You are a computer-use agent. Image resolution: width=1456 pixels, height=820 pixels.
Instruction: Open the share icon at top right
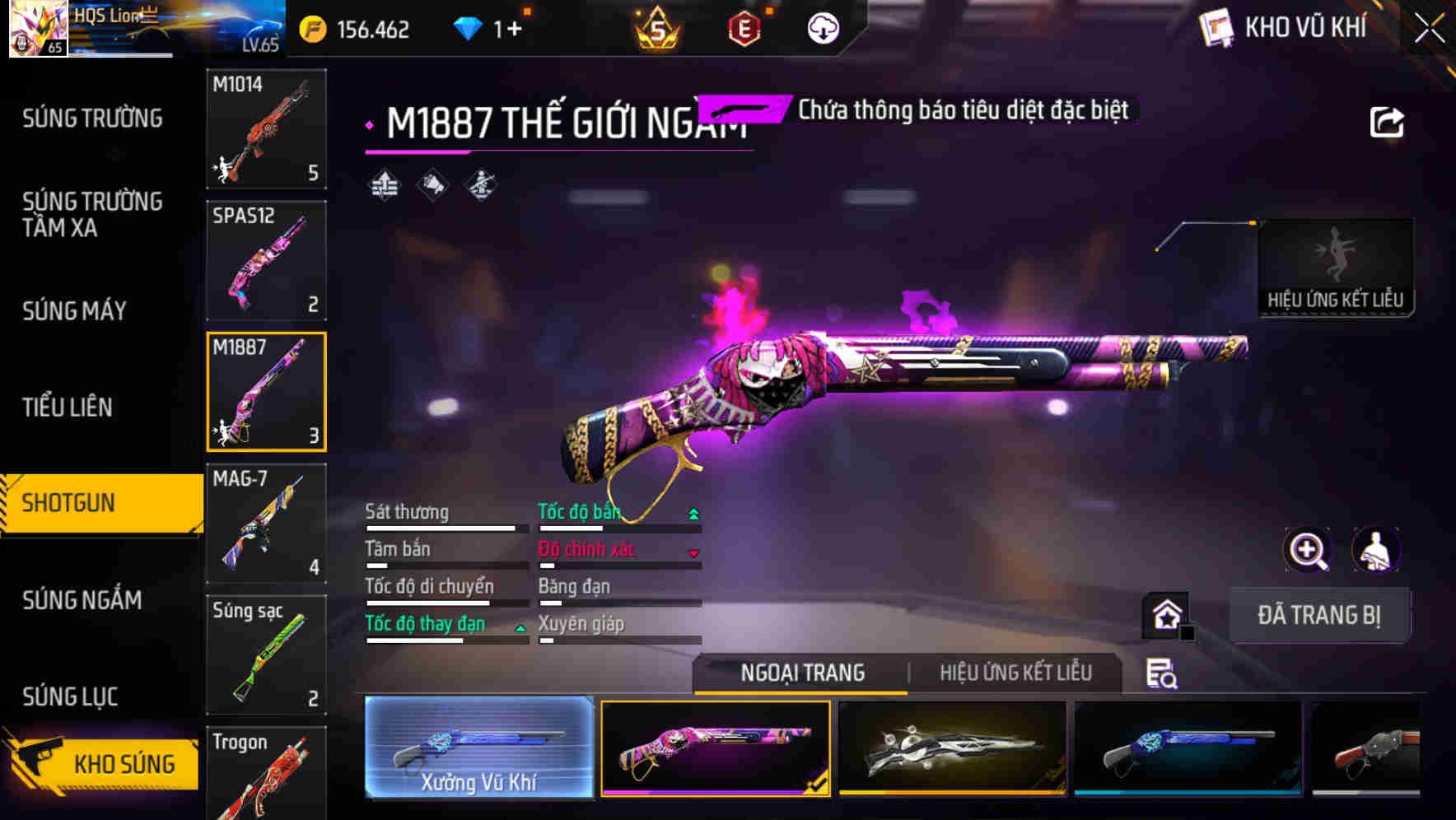(x=1388, y=120)
